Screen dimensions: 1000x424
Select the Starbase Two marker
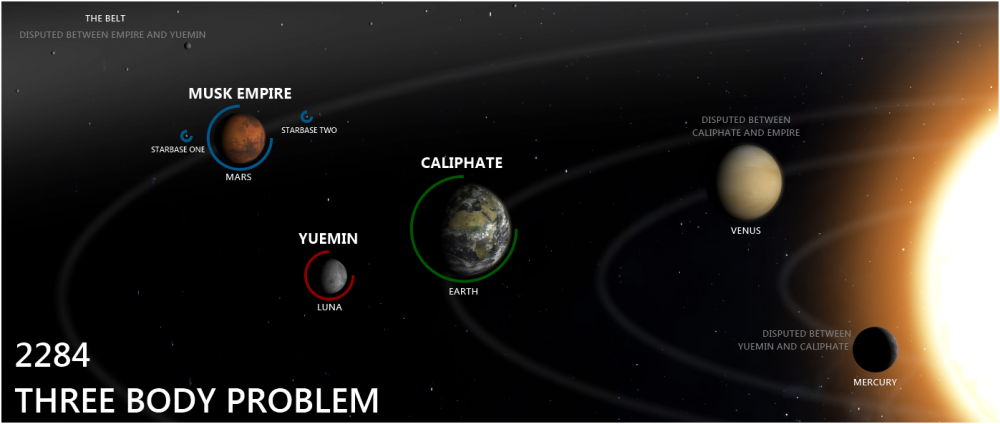[306, 117]
